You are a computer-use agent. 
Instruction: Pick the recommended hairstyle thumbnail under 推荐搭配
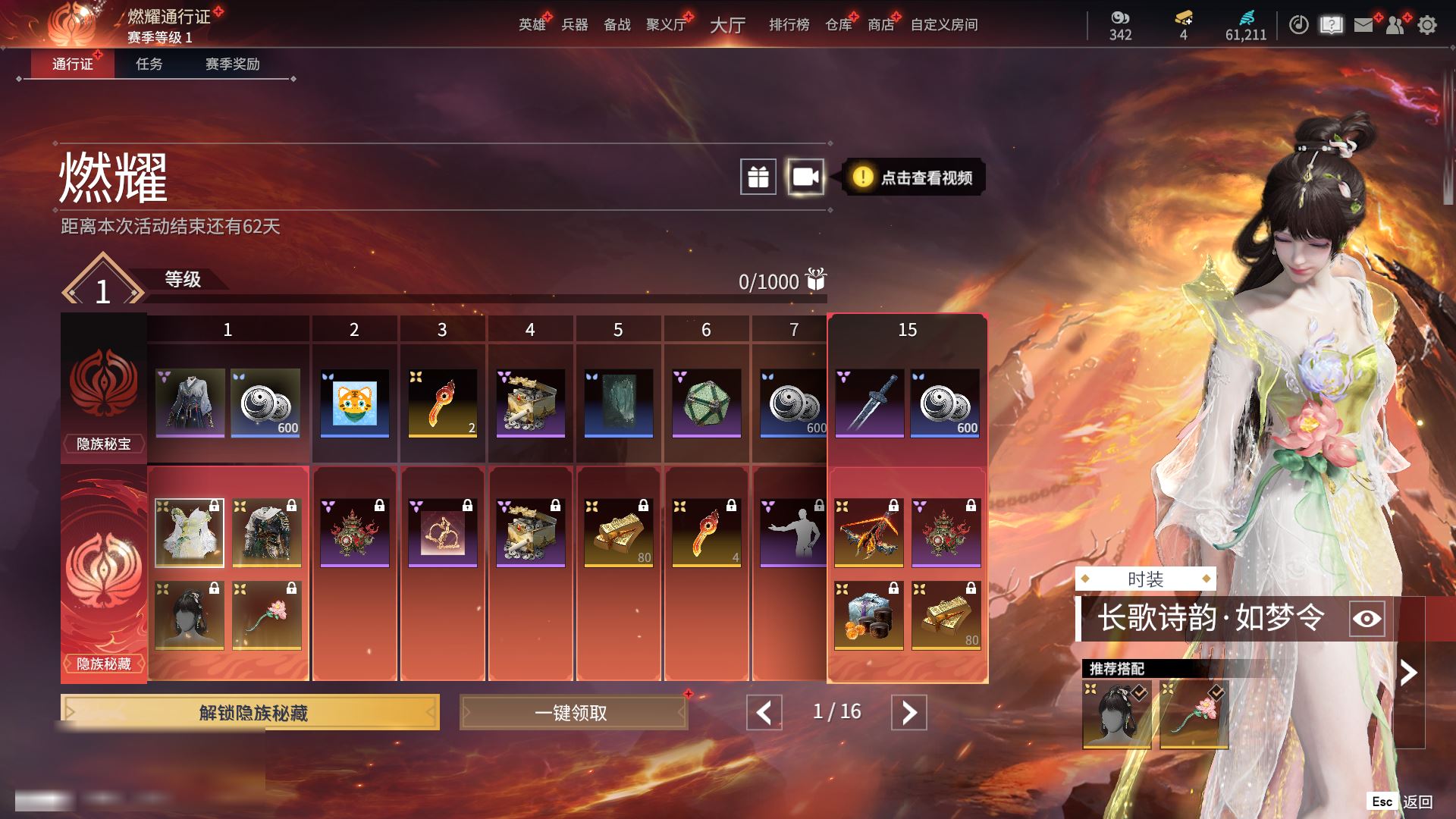1116,714
